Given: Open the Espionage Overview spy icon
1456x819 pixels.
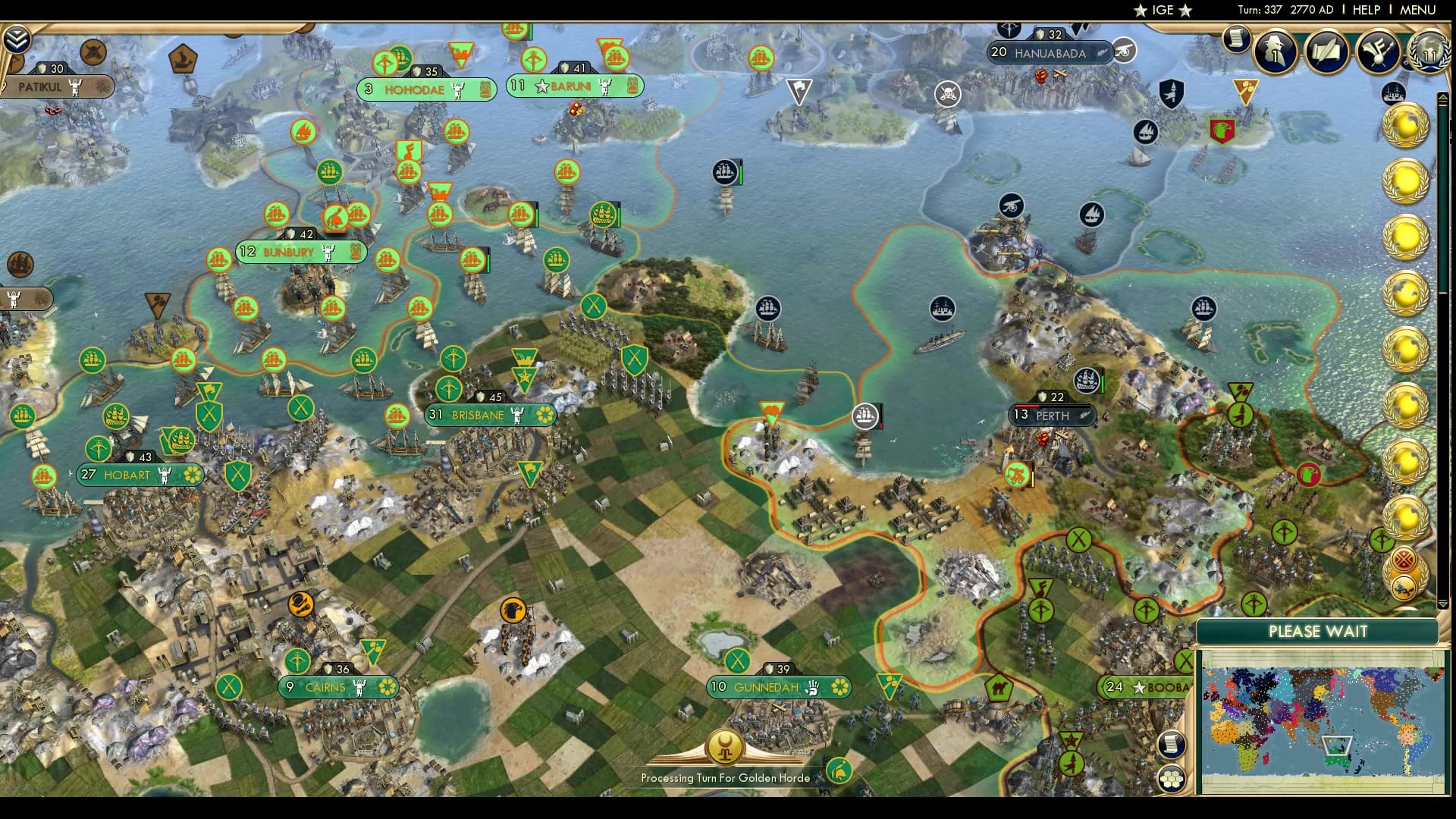Looking at the screenshot, I should click(x=1273, y=52).
